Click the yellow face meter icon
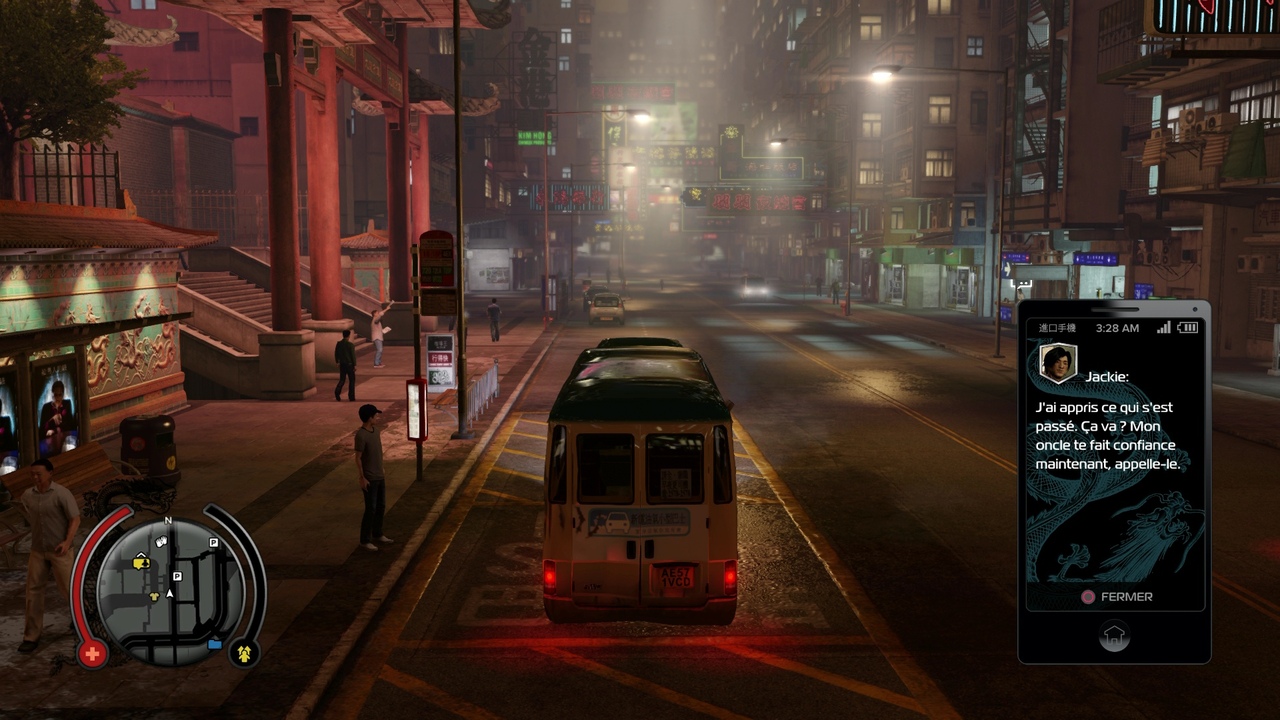This screenshot has width=1280, height=720. pos(243,655)
